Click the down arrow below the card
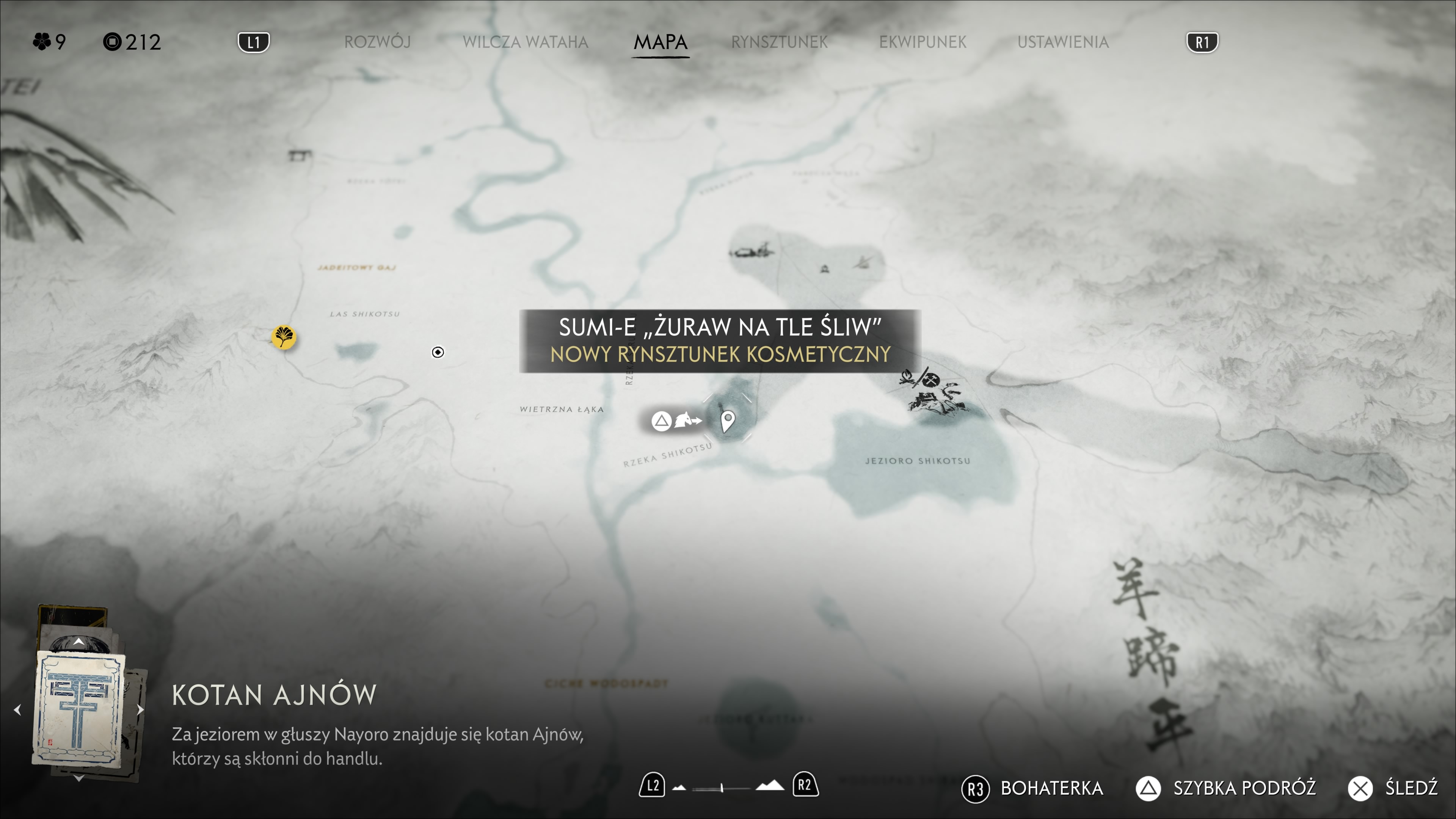Viewport: 1456px width, 819px height. pyautogui.click(x=78, y=778)
